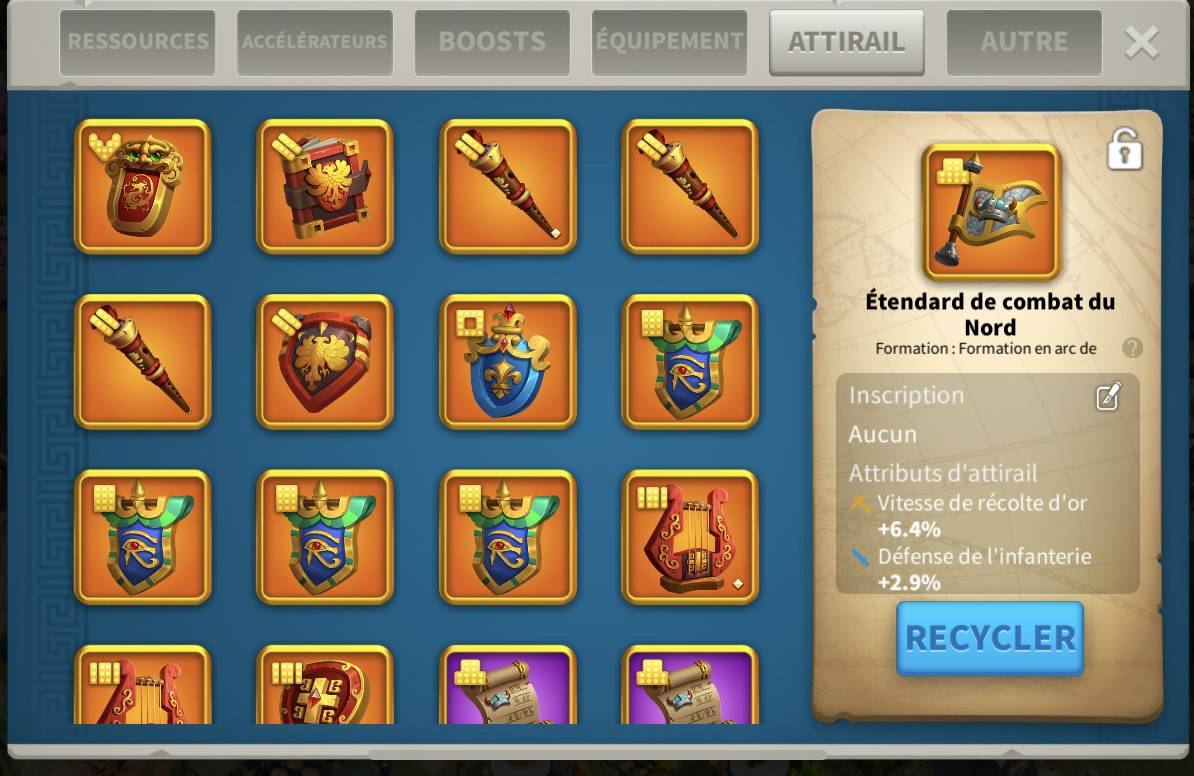Screen dimensions: 1194x776
Task: Choose the red book with golden eagle
Action: point(325,187)
